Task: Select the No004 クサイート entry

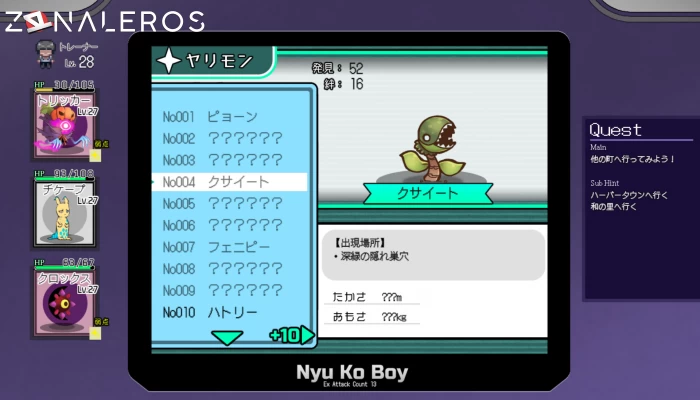Action: coord(230,182)
